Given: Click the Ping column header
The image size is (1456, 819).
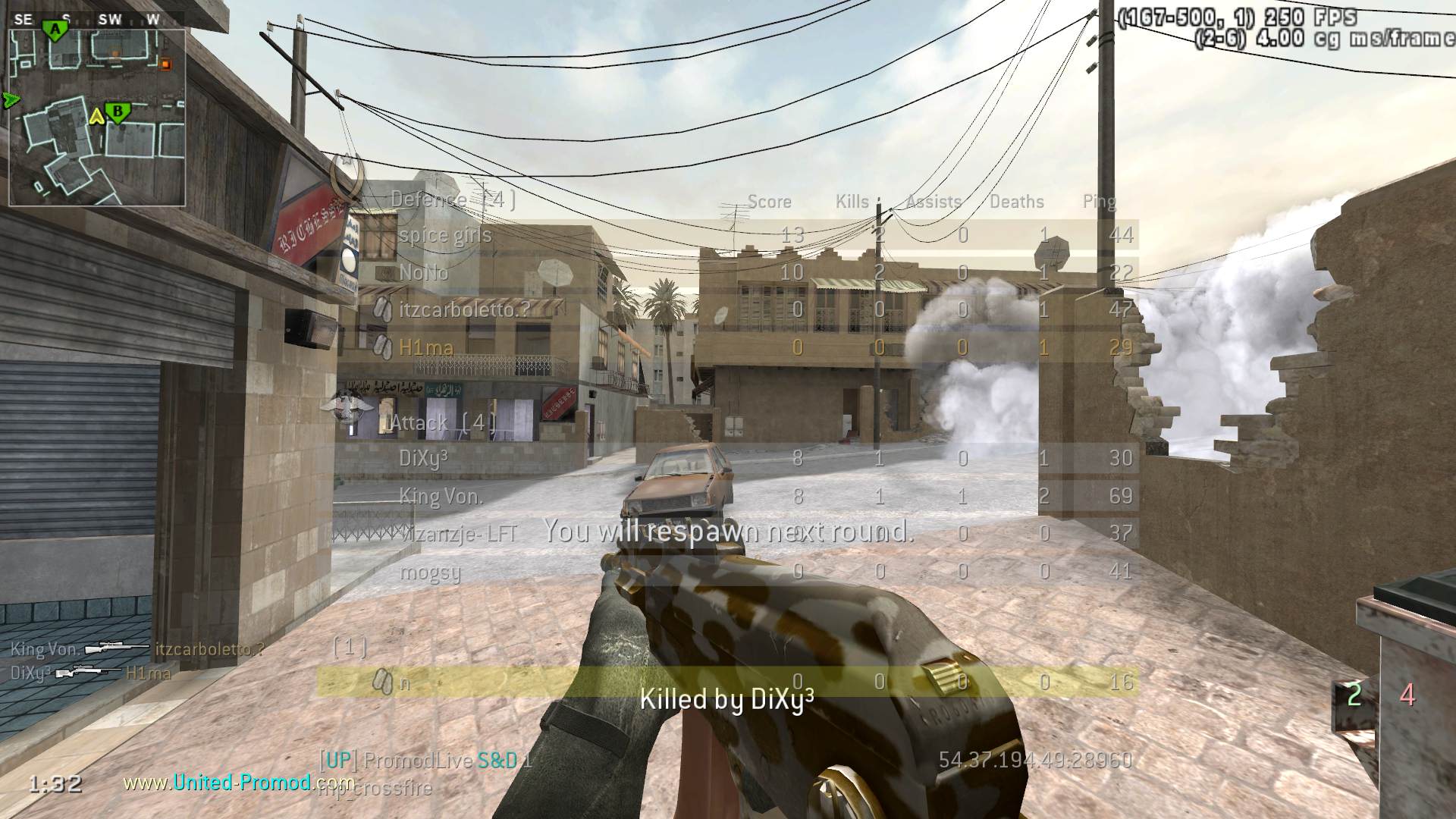Looking at the screenshot, I should tap(1099, 202).
